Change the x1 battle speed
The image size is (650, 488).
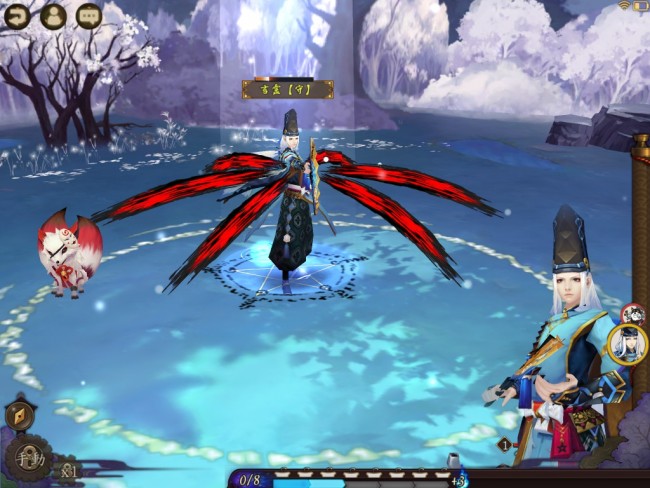[68, 468]
